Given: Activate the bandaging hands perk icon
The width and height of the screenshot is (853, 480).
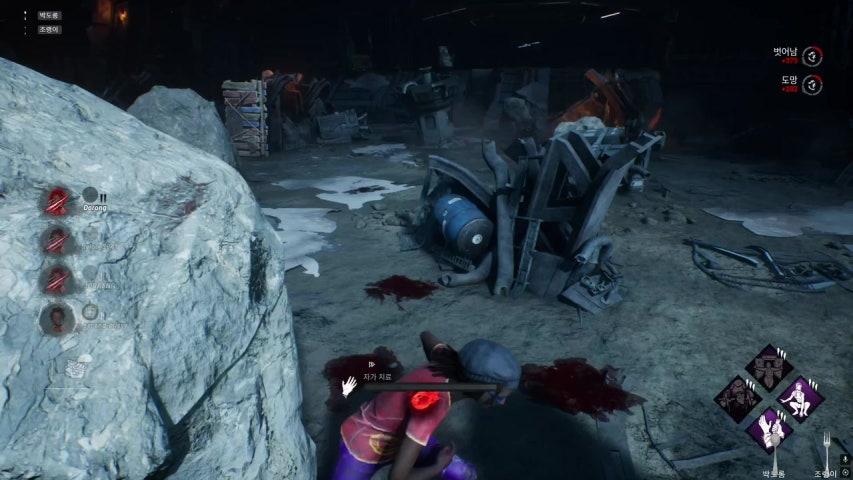Looking at the screenshot, I should [x=769, y=429].
